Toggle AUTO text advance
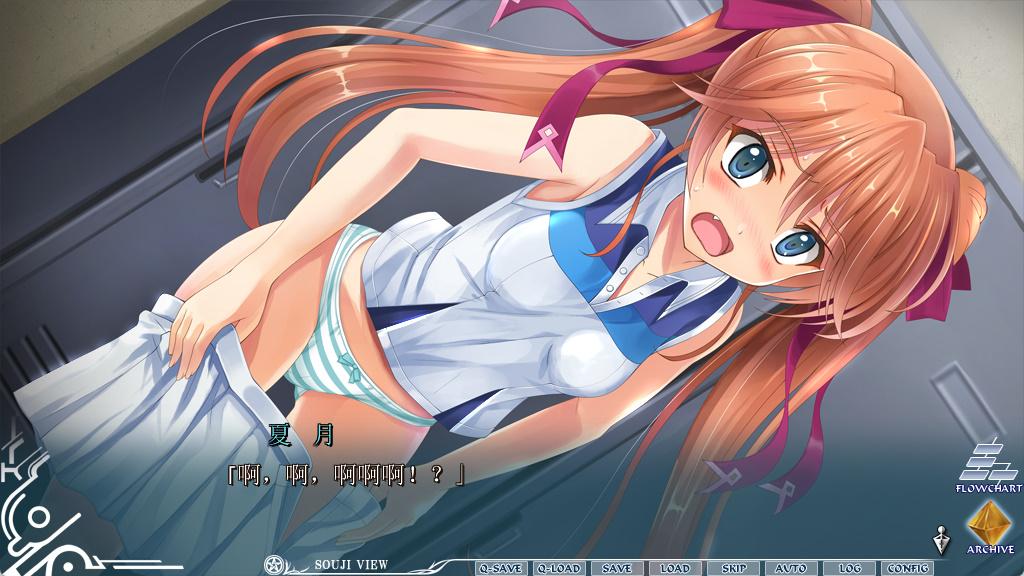This screenshot has width=1024, height=576. click(790, 568)
